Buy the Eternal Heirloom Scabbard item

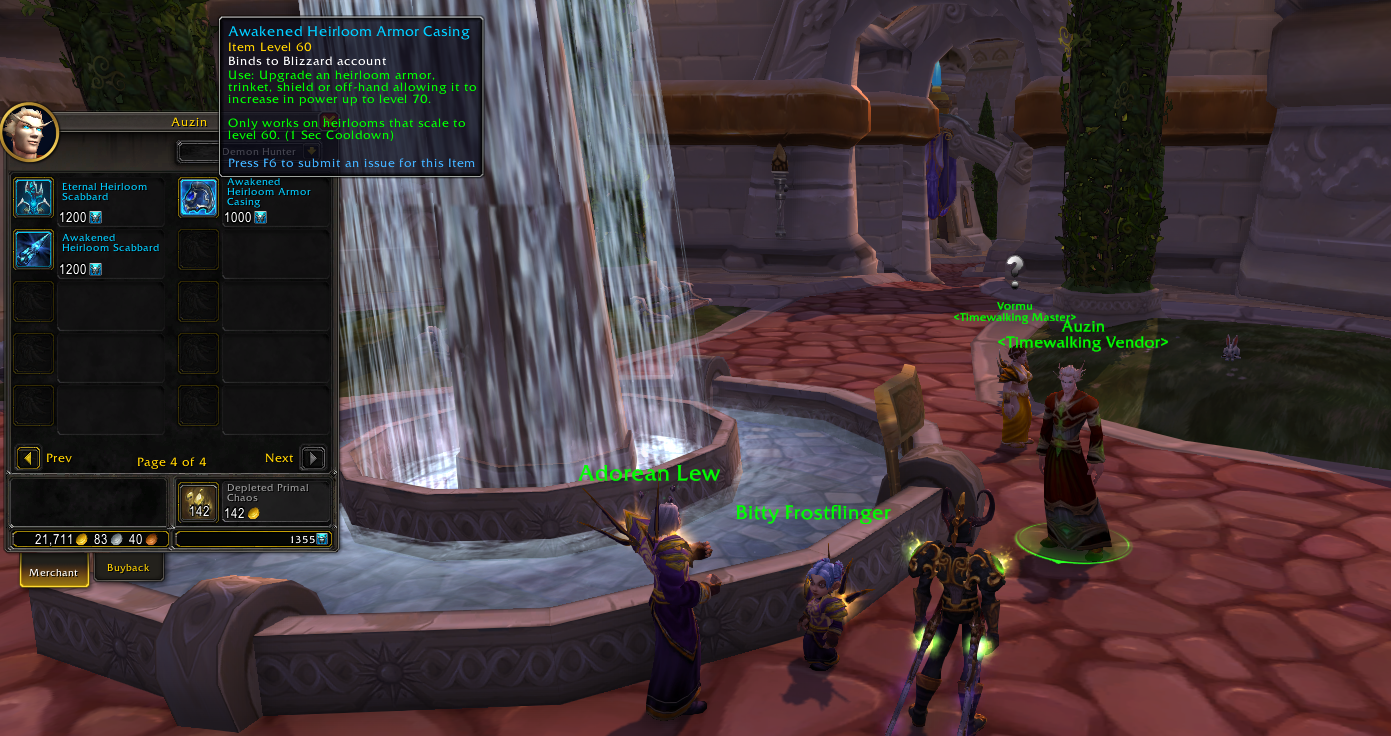(33, 198)
